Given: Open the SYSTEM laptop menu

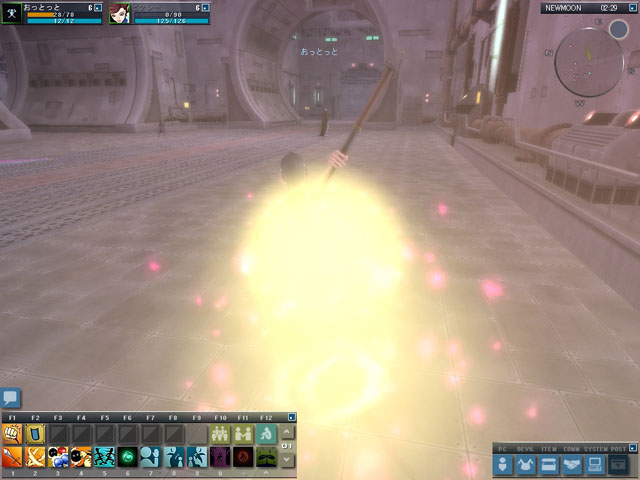Looking at the screenshot, I should tap(594, 464).
